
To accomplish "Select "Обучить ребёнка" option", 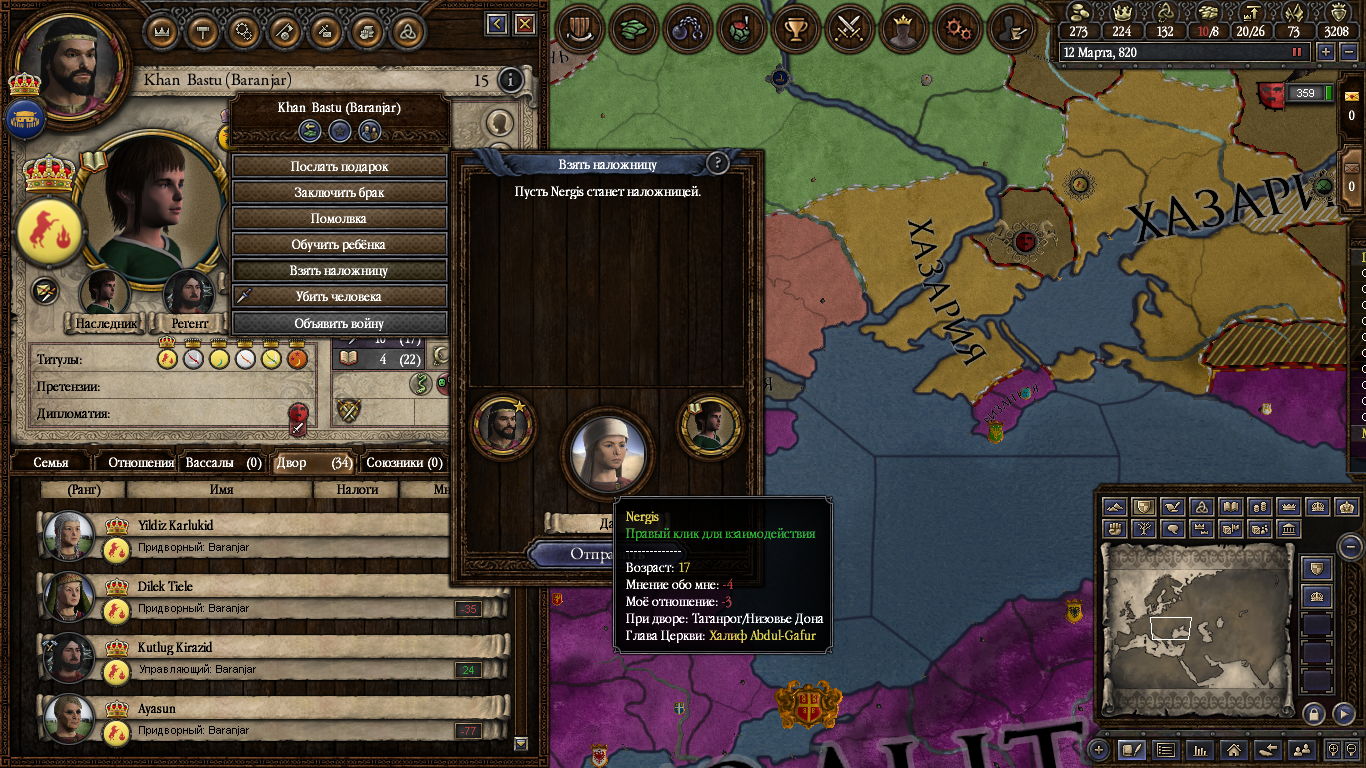I will (x=339, y=245).
